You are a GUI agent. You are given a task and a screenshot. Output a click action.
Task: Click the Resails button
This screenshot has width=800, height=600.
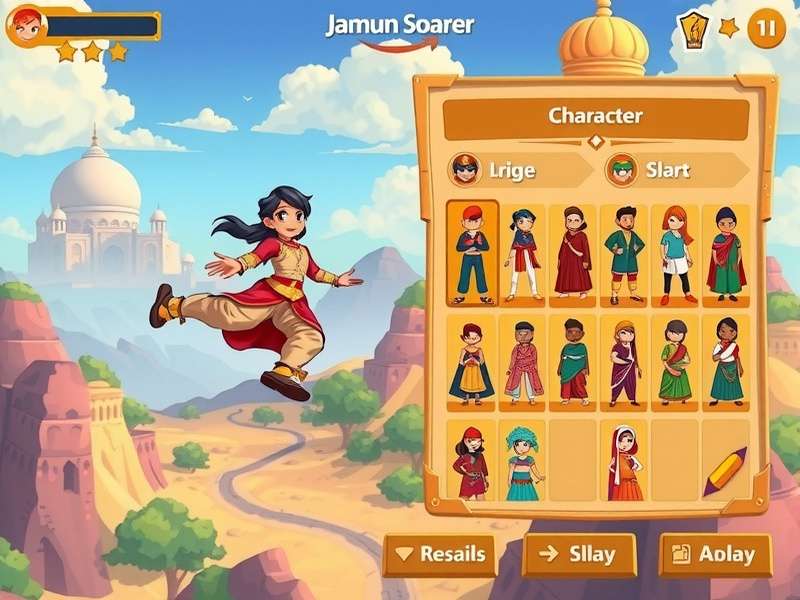point(440,554)
